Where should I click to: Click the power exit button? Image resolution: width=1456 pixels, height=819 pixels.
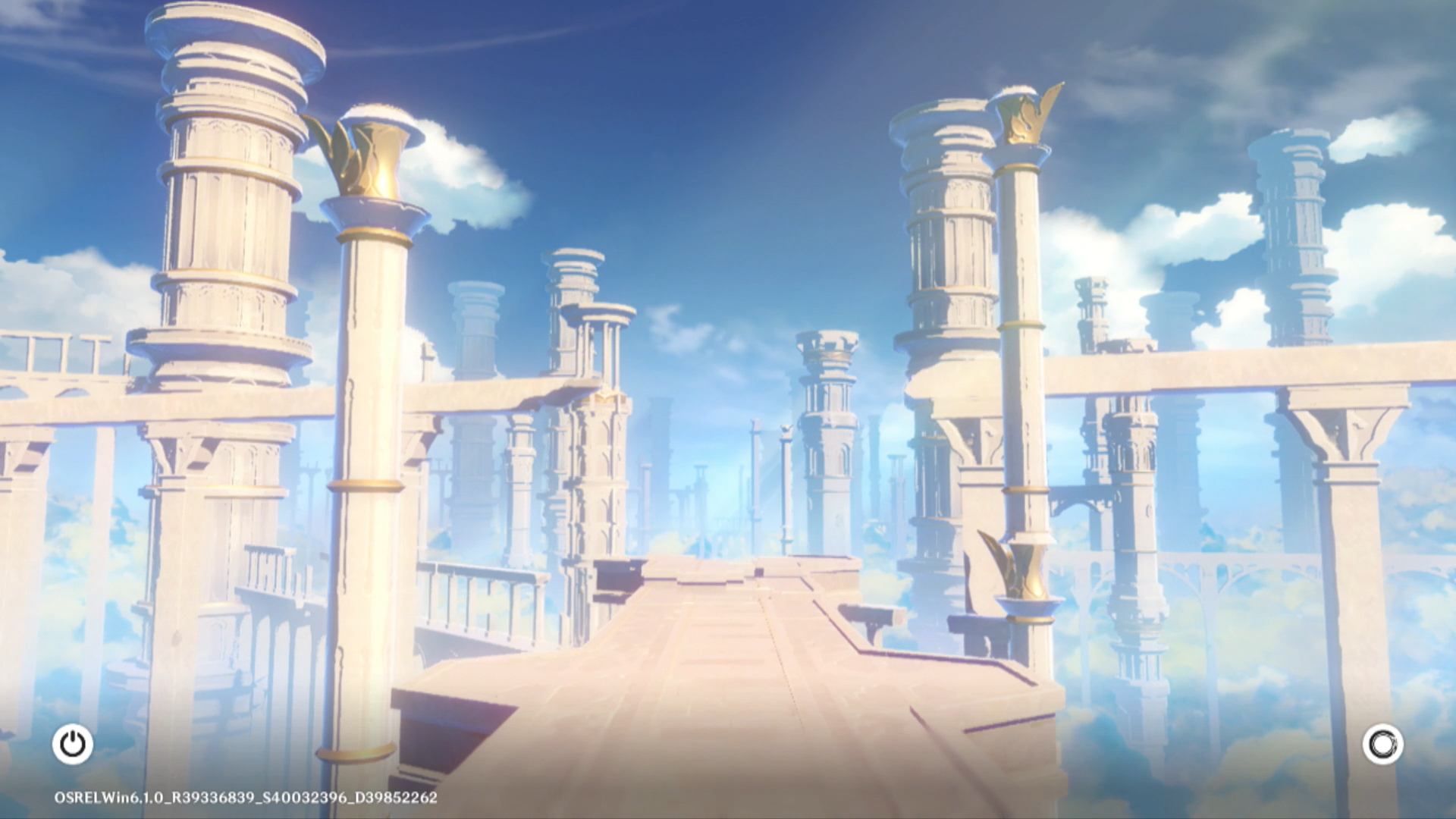pyautogui.click(x=73, y=744)
